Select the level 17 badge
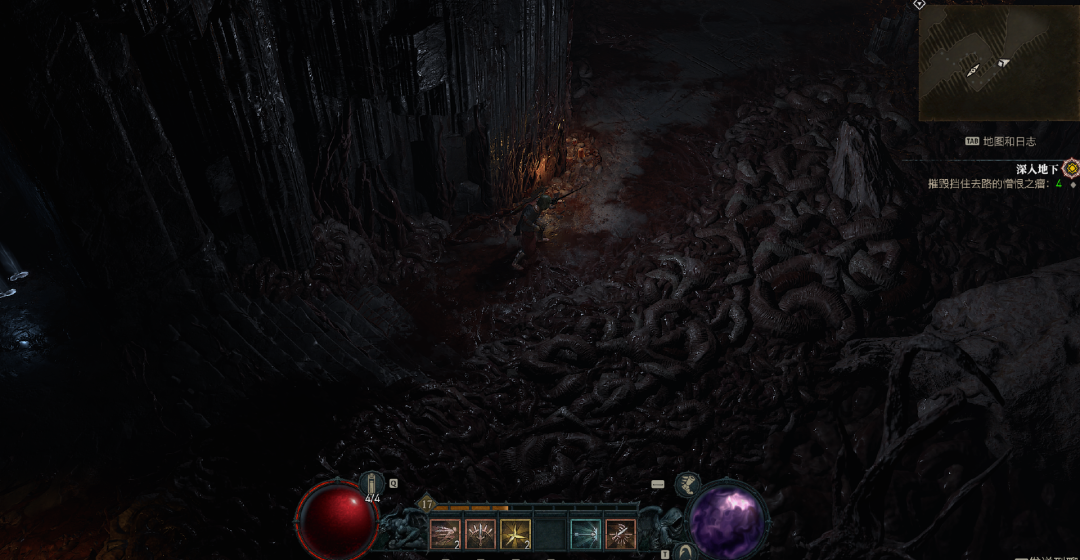 tap(428, 504)
